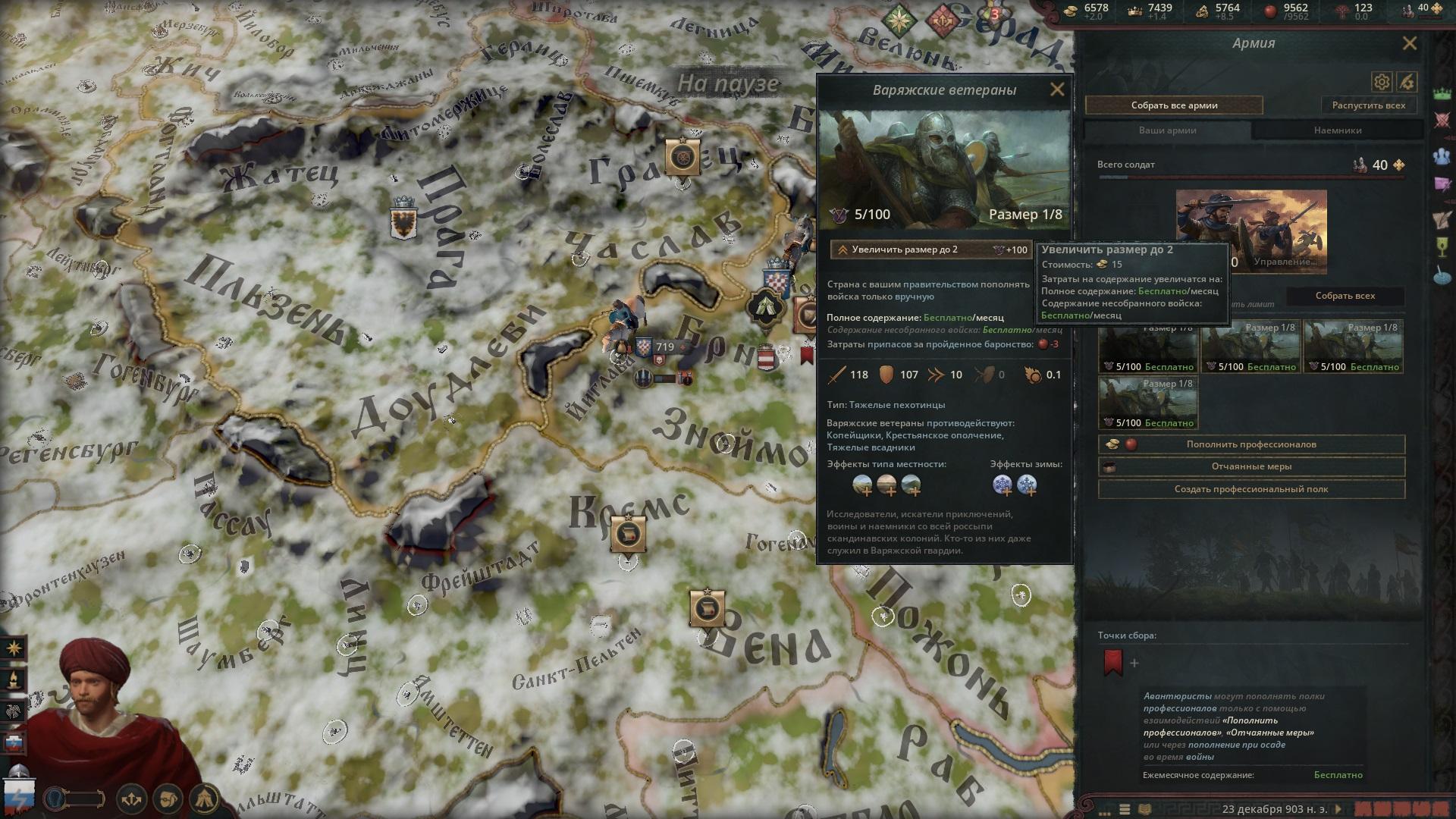Open the army settings gear icon

click(1382, 82)
